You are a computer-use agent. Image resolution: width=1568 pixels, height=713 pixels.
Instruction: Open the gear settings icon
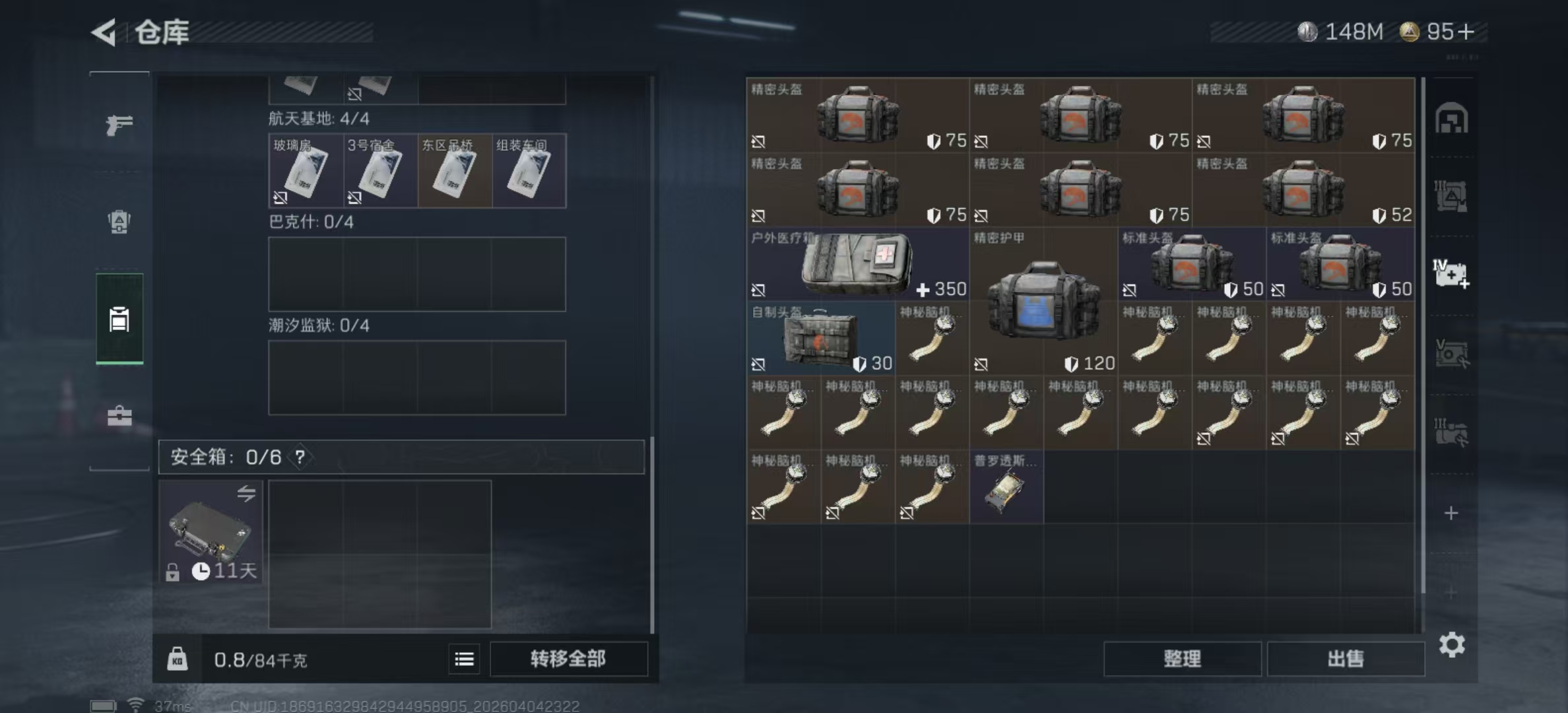point(1452,644)
